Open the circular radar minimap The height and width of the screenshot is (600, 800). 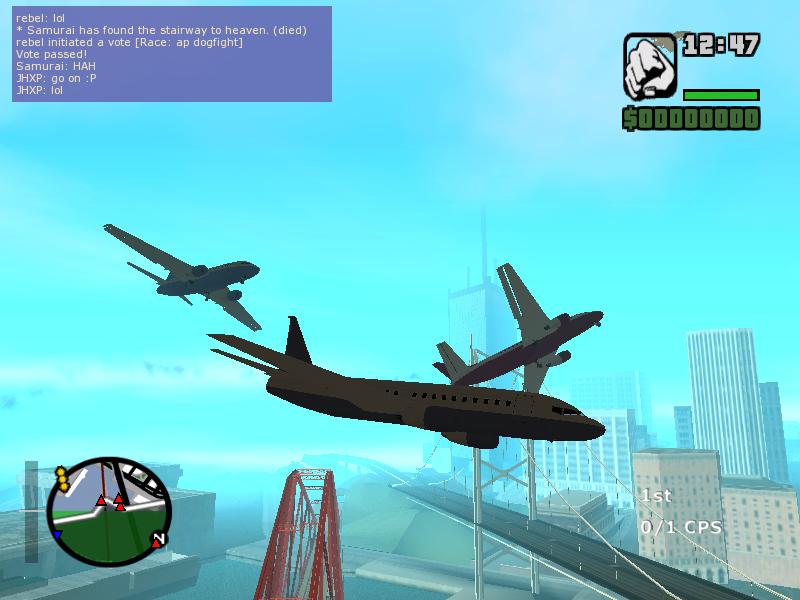[108, 506]
